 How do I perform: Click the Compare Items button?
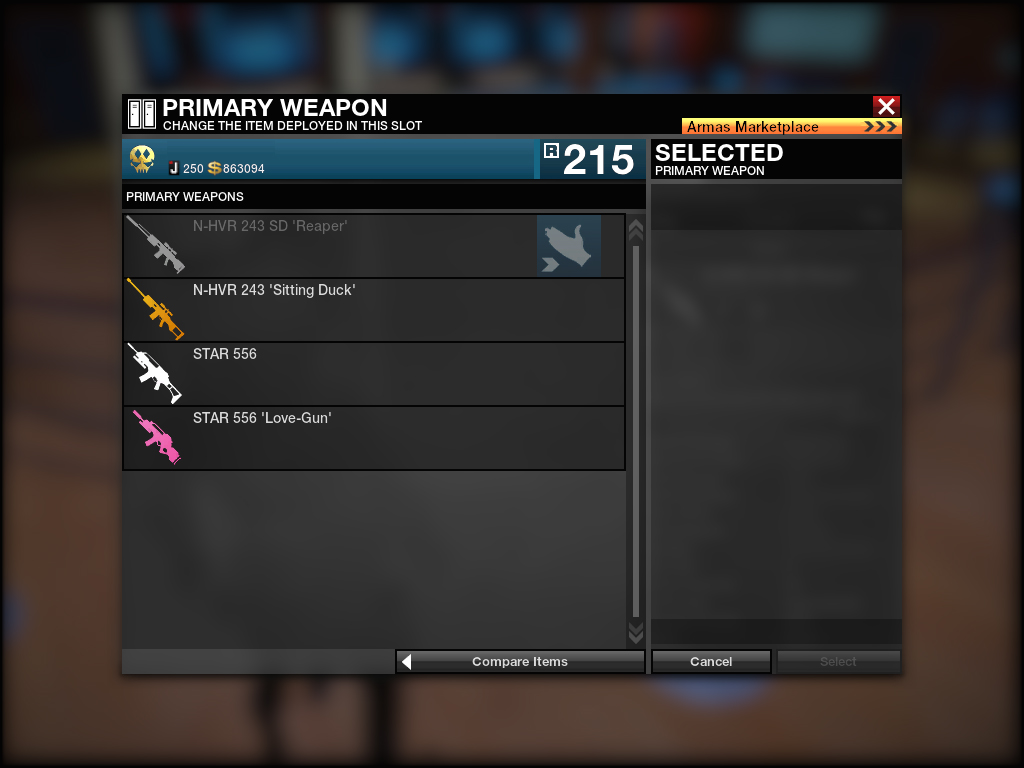[x=520, y=662]
